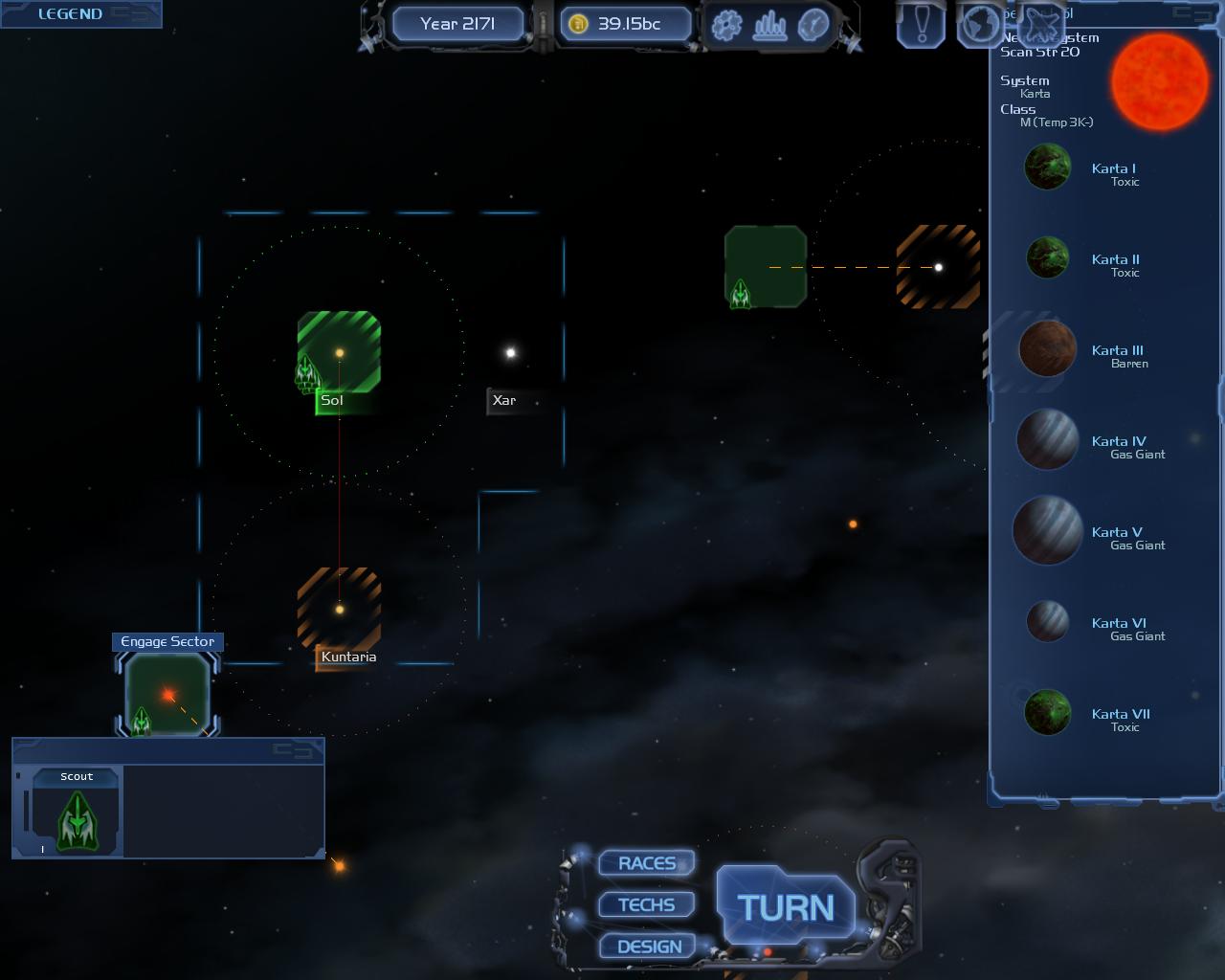Open the RACES screen
The image size is (1225, 980).
[x=647, y=863]
